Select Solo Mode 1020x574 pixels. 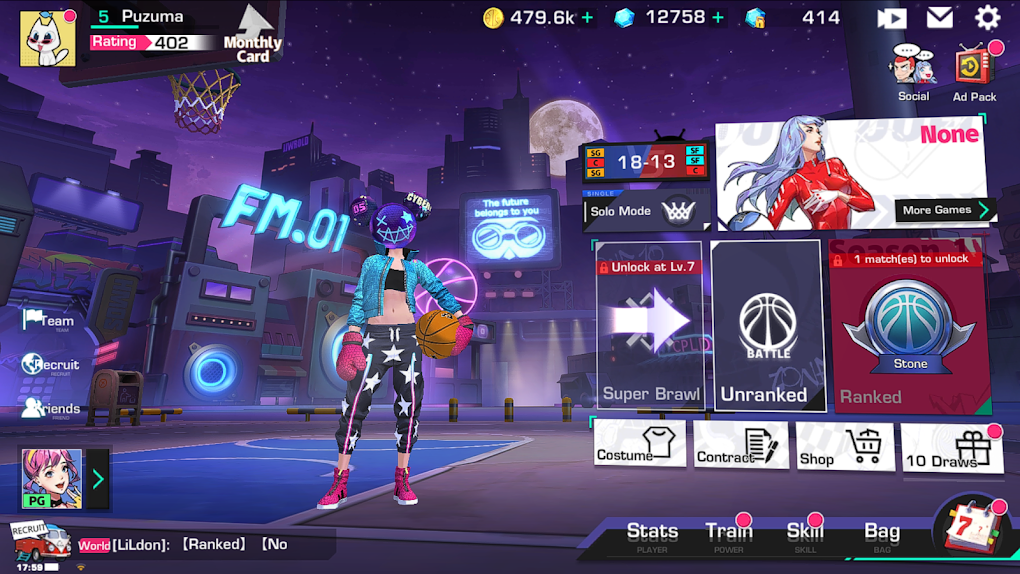[645, 211]
